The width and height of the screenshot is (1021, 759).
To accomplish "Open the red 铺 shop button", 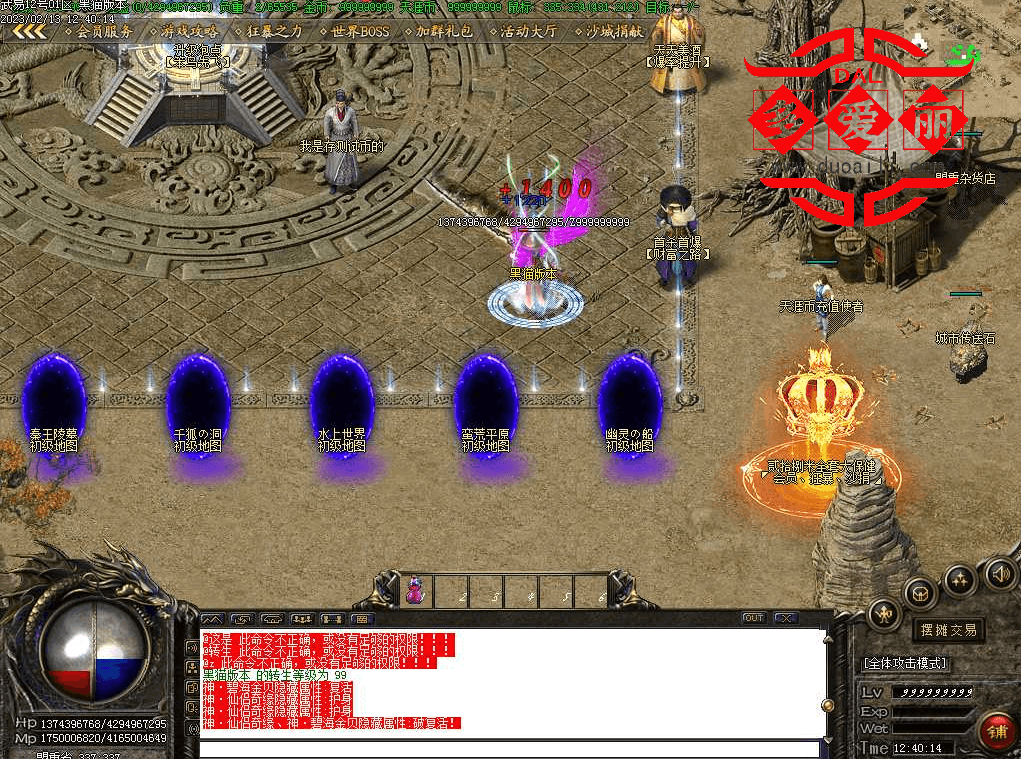I will (x=996, y=732).
